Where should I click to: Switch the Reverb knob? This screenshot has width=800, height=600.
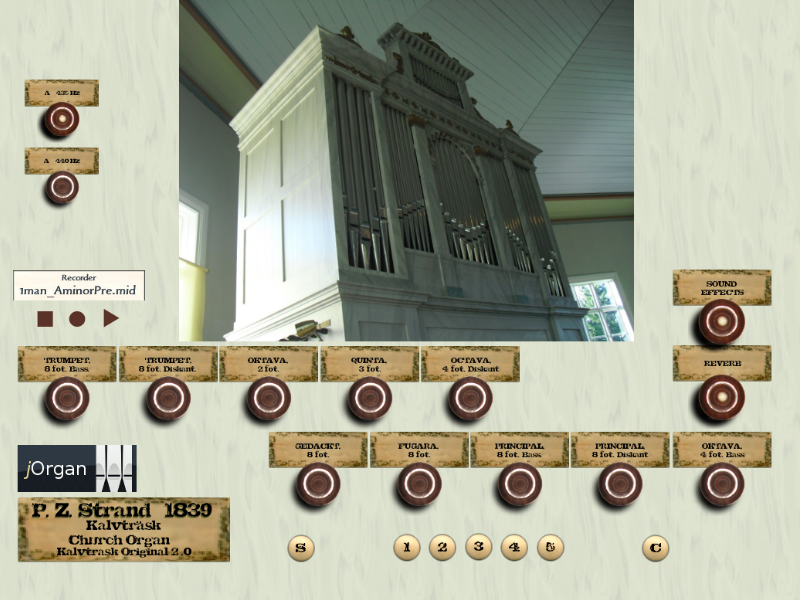point(721,399)
